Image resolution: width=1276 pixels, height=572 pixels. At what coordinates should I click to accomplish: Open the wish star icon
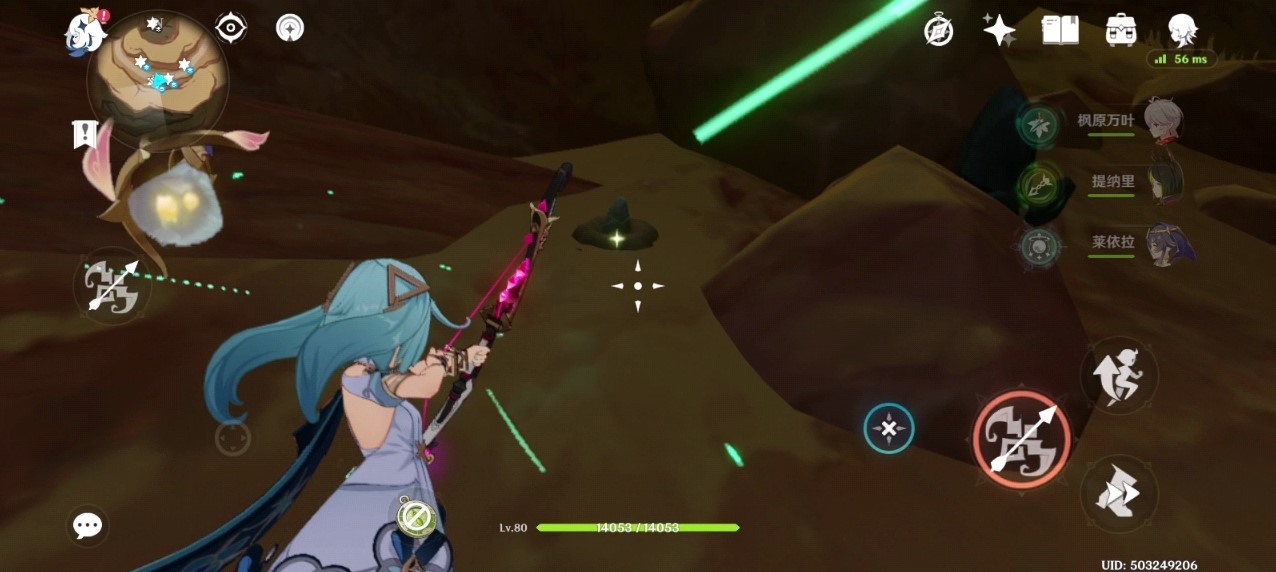tap(999, 30)
